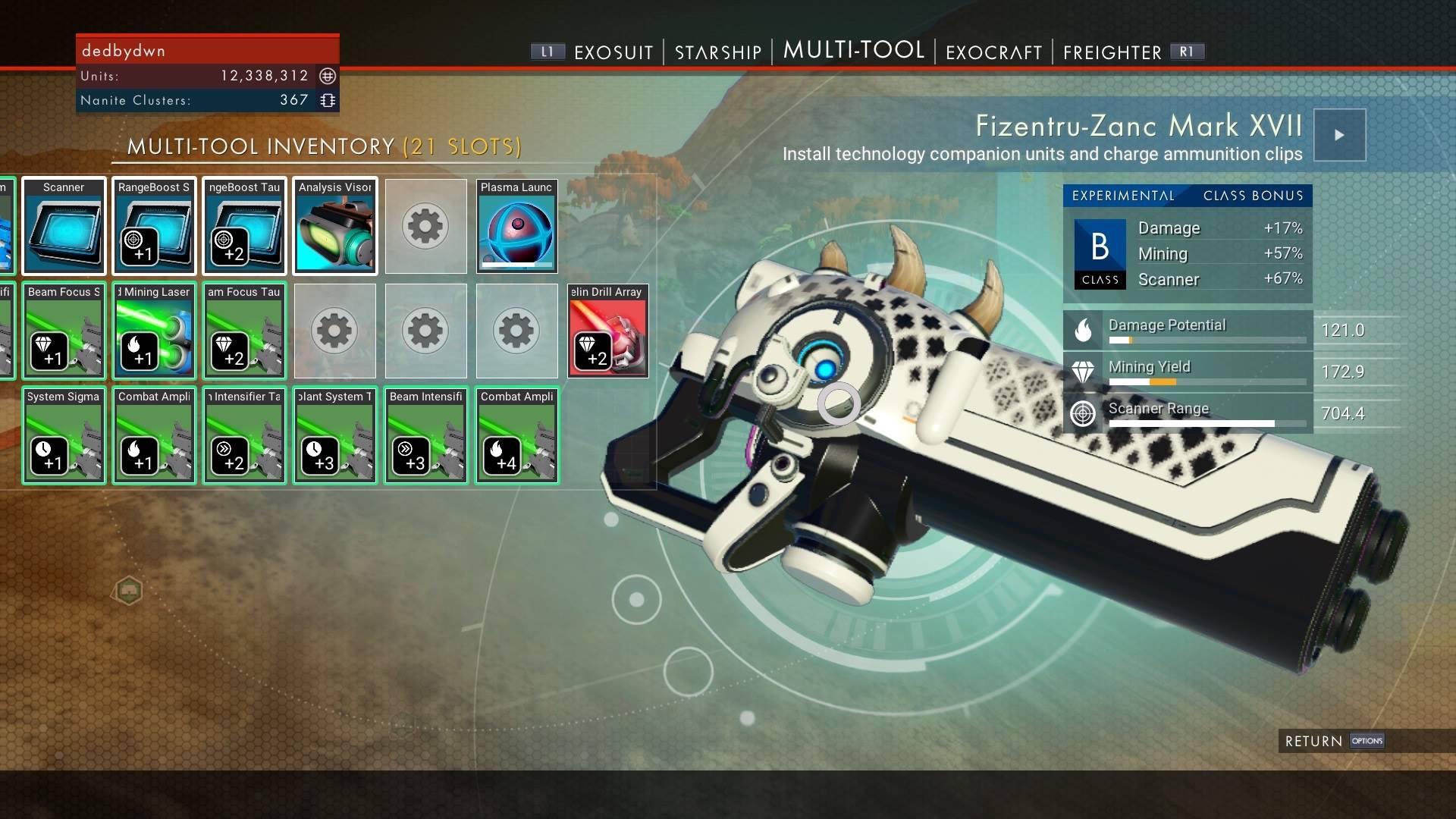The height and width of the screenshot is (819, 1456).
Task: Select an empty technology slot with gear icon
Action: point(425,226)
